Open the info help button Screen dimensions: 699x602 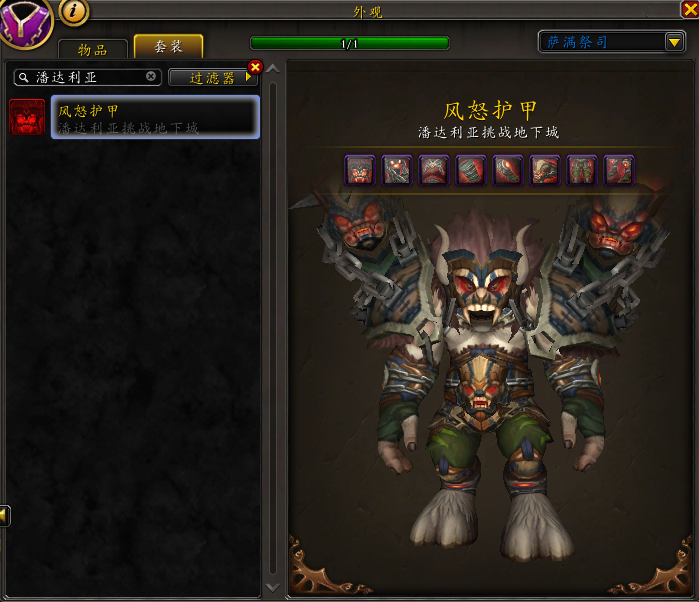(x=75, y=11)
